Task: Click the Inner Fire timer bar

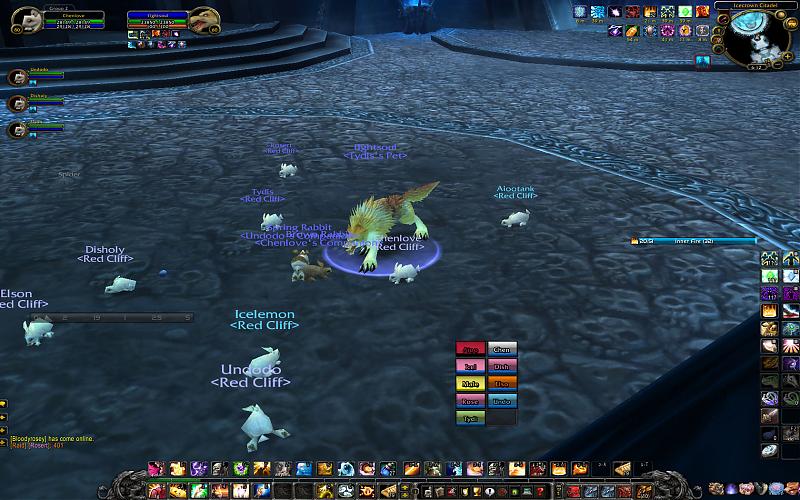Action: pyautogui.click(x=689, y=241)
